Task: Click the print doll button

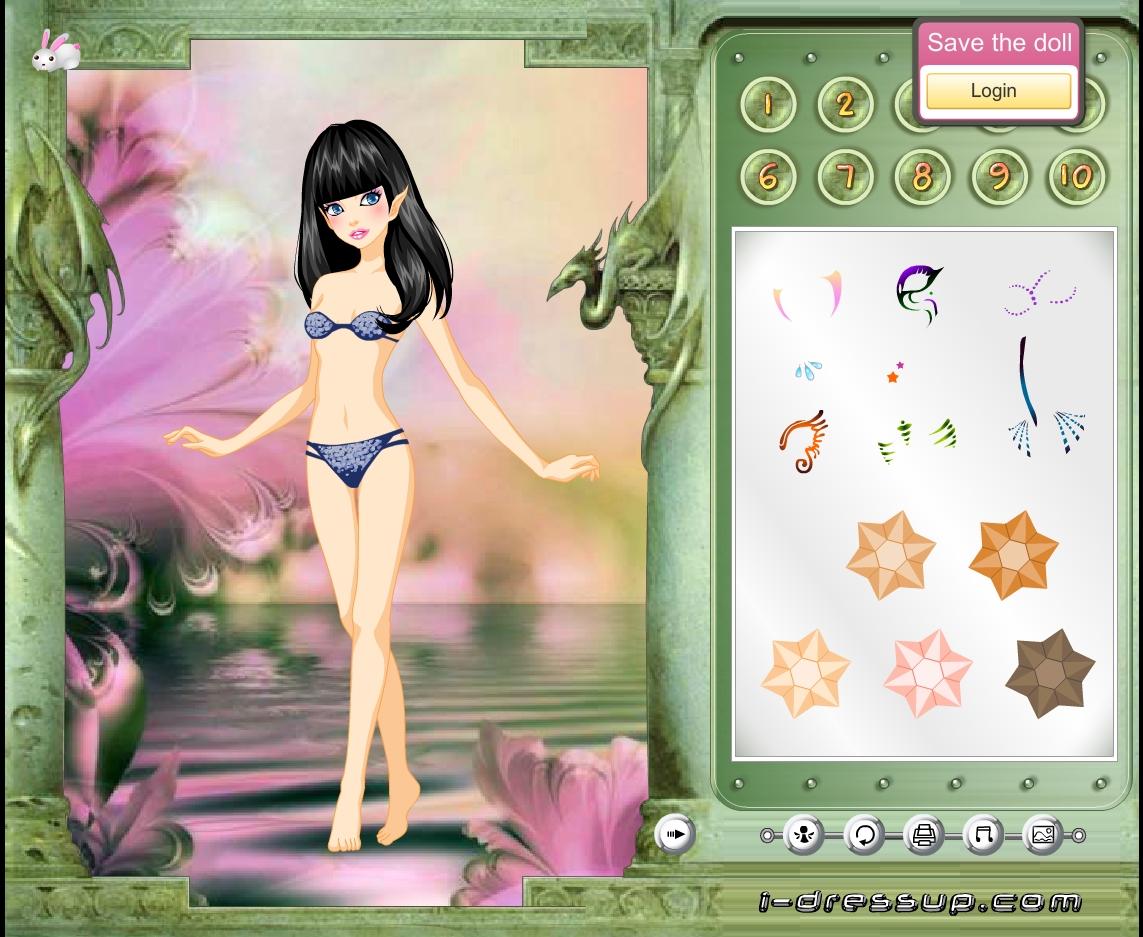Action: coord(923,835)
